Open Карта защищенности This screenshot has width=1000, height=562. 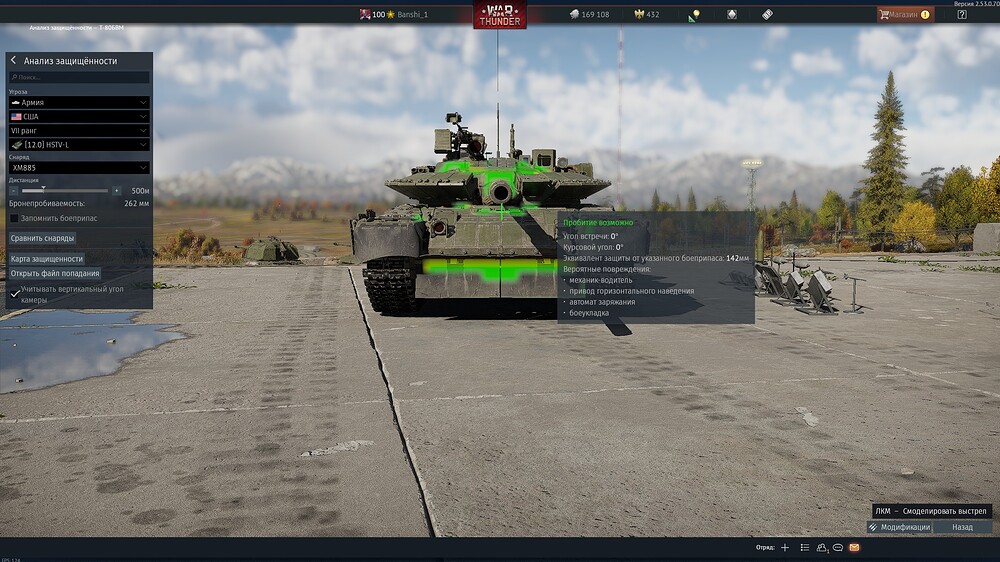click(46, 259)
